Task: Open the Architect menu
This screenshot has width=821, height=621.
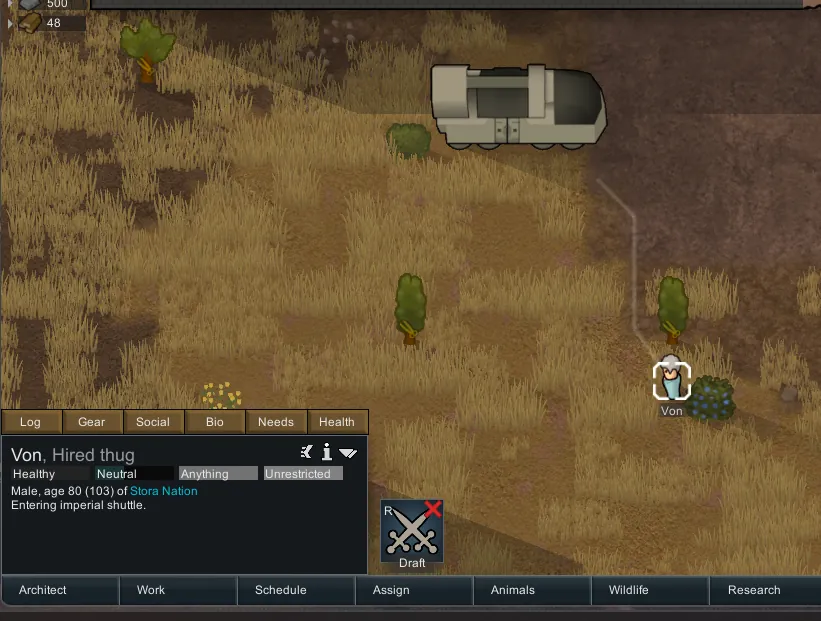Action: [x=43, y=590]
